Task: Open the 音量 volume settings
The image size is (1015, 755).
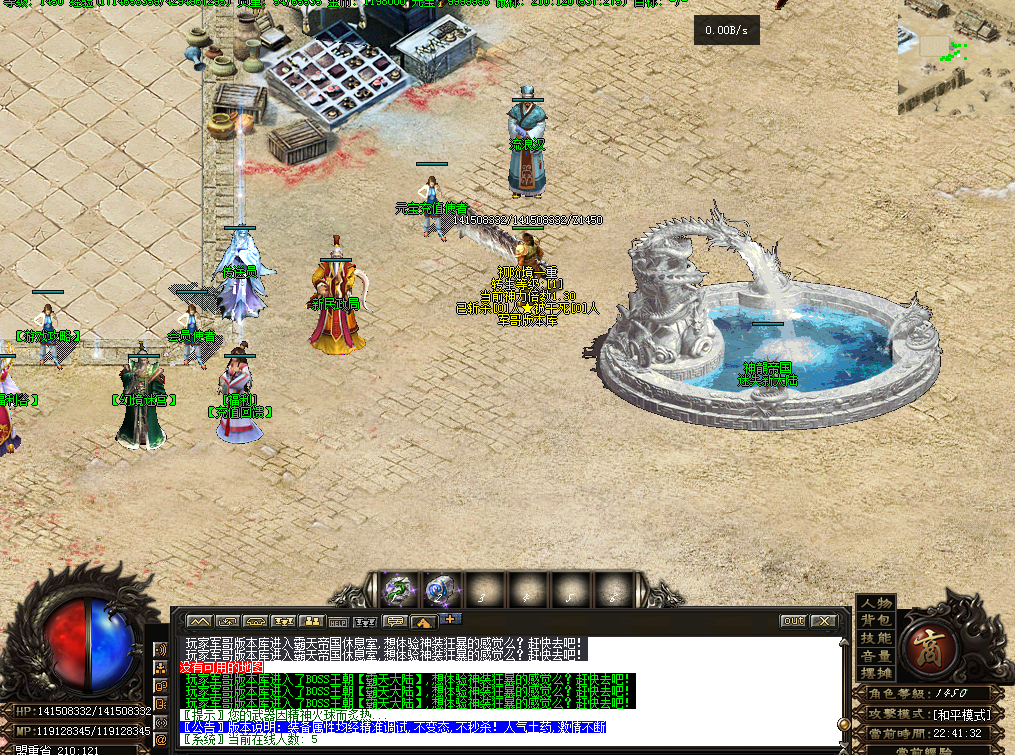Action: (x=876, y=656)
